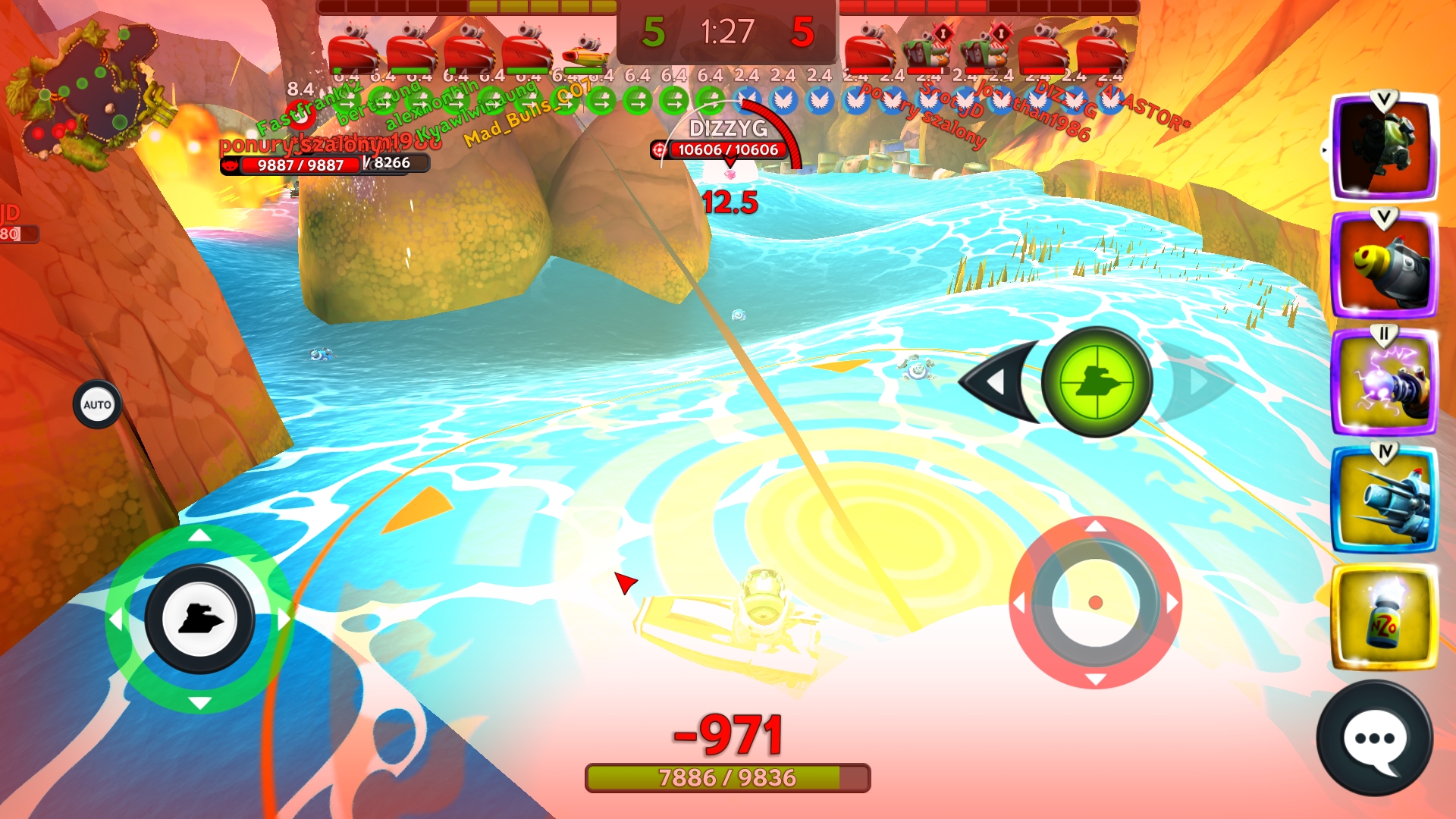Toggle the AUTO aim button
1456x819 pixels.
[97, 404]
